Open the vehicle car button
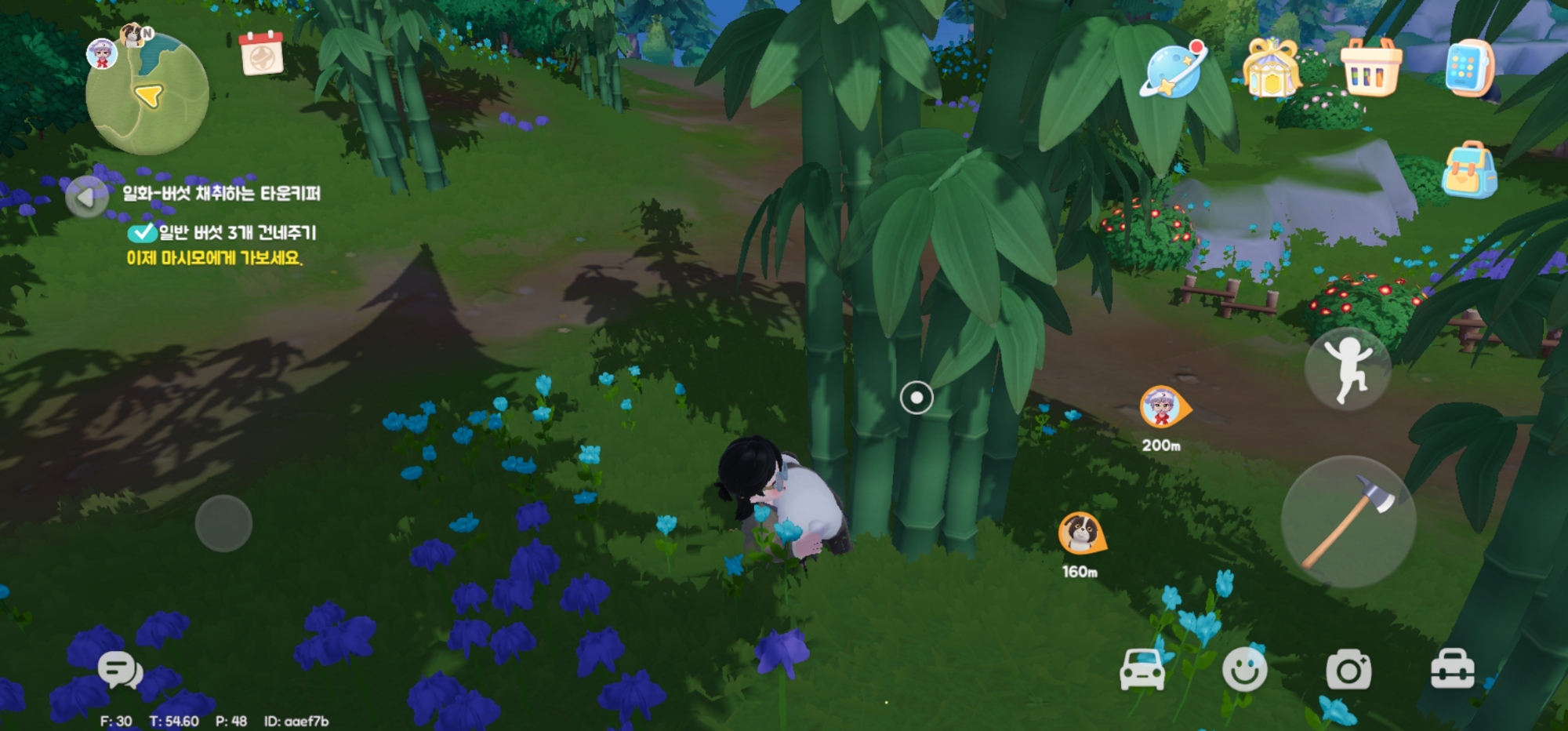Screen dimensions: 1568x731 (x=1142, y=671)
